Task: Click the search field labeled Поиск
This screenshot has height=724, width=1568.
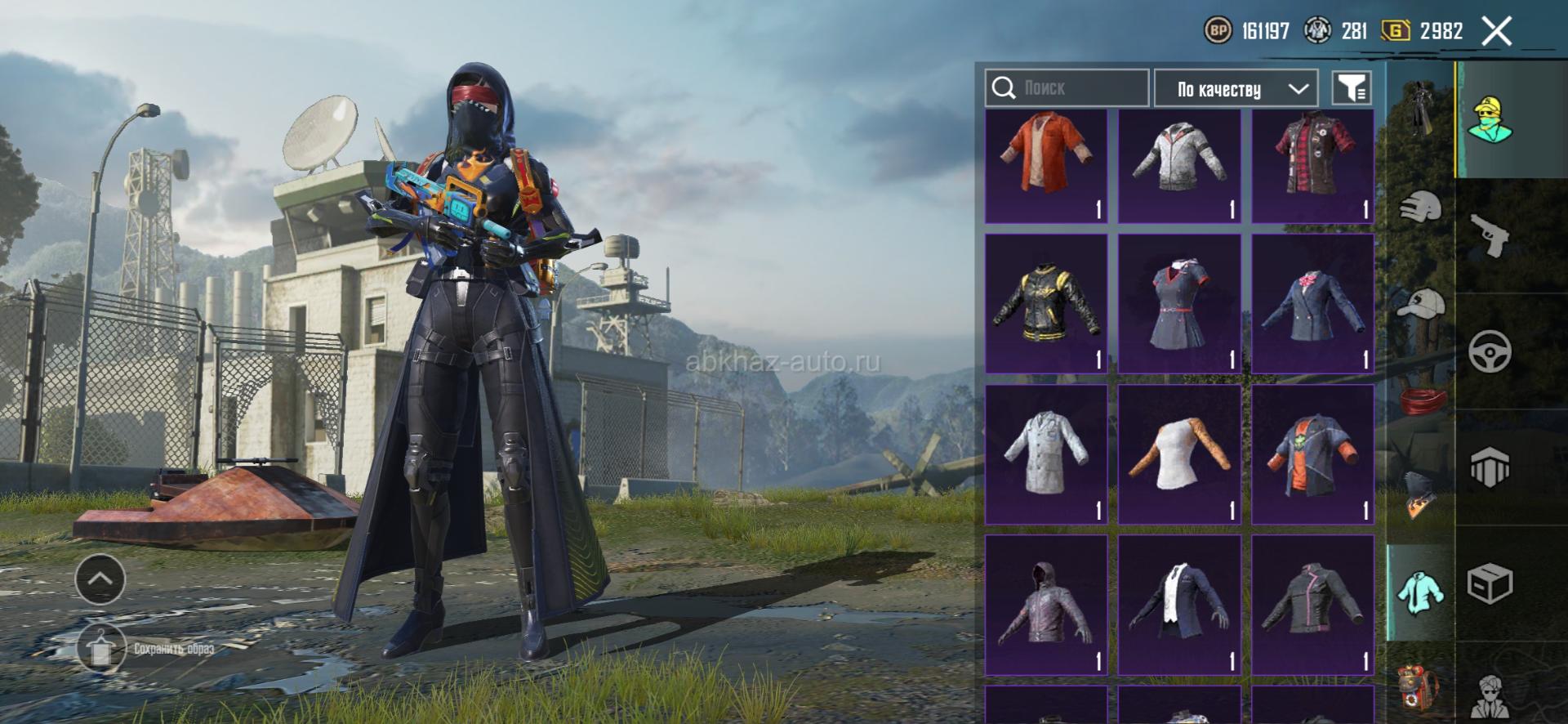Action: [x=1067, y=87]
